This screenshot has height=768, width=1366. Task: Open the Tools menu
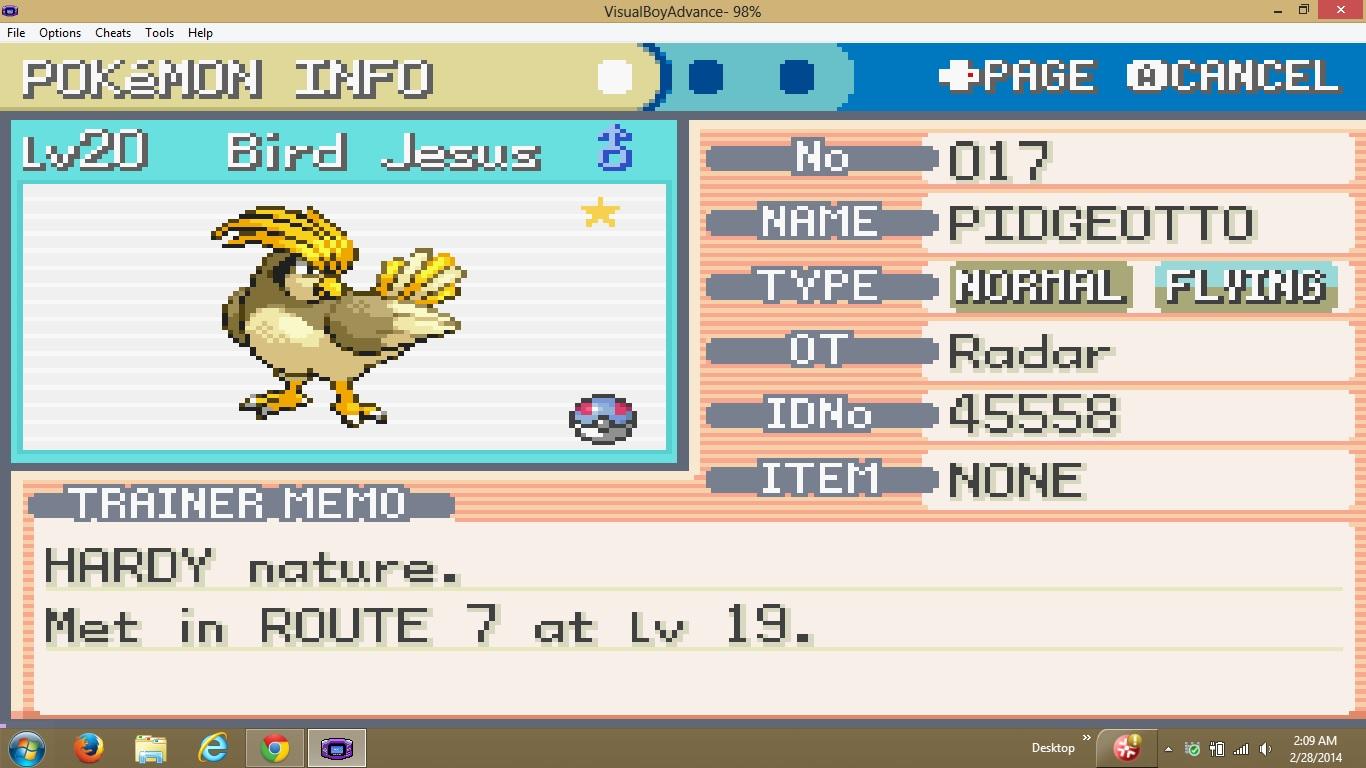pos(159,32)
